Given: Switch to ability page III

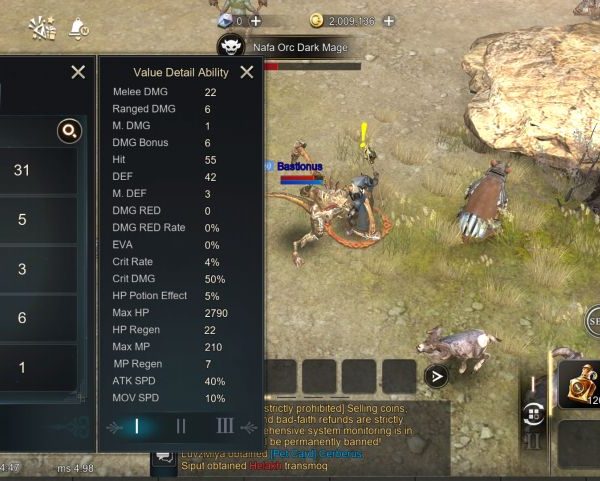Looking at the screenshot, I should pyautogui.click(x=225, y=426).
